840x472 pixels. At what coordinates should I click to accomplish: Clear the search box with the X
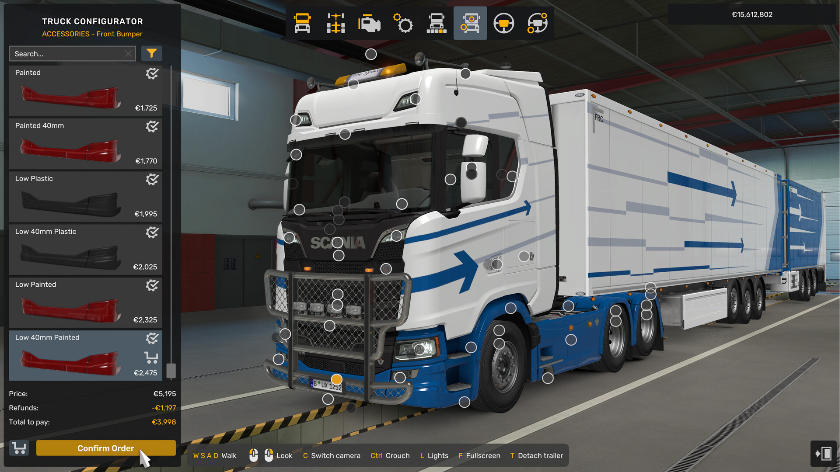tap(129, 54)
